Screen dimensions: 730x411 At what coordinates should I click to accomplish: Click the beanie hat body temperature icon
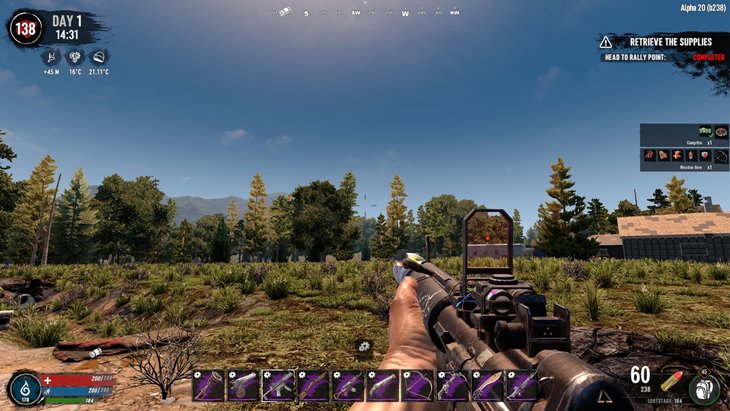pyautogui.click(x=98, y=58)
